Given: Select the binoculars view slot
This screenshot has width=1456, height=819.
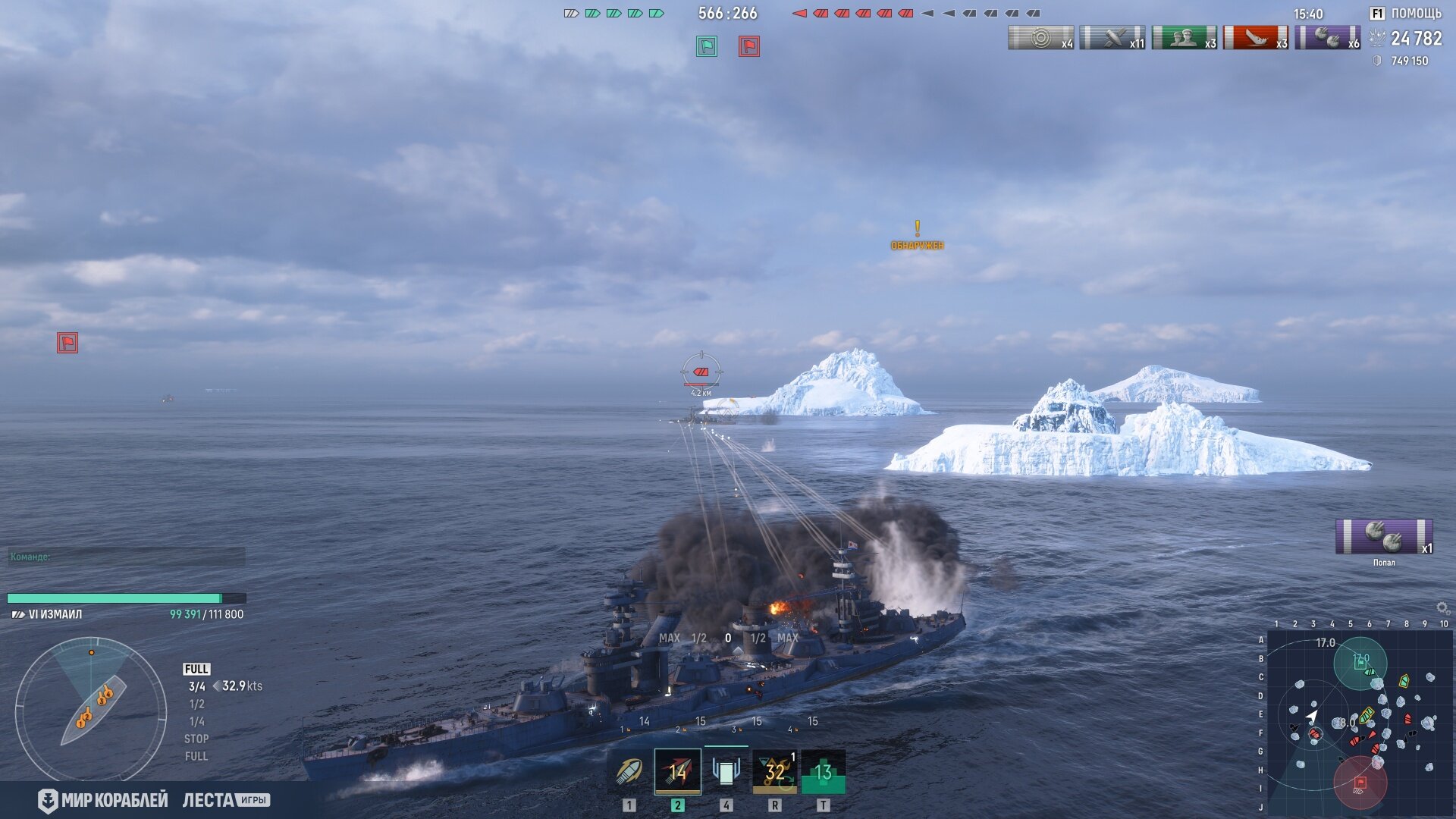Looking at the screenshot, I should point(726,772).
